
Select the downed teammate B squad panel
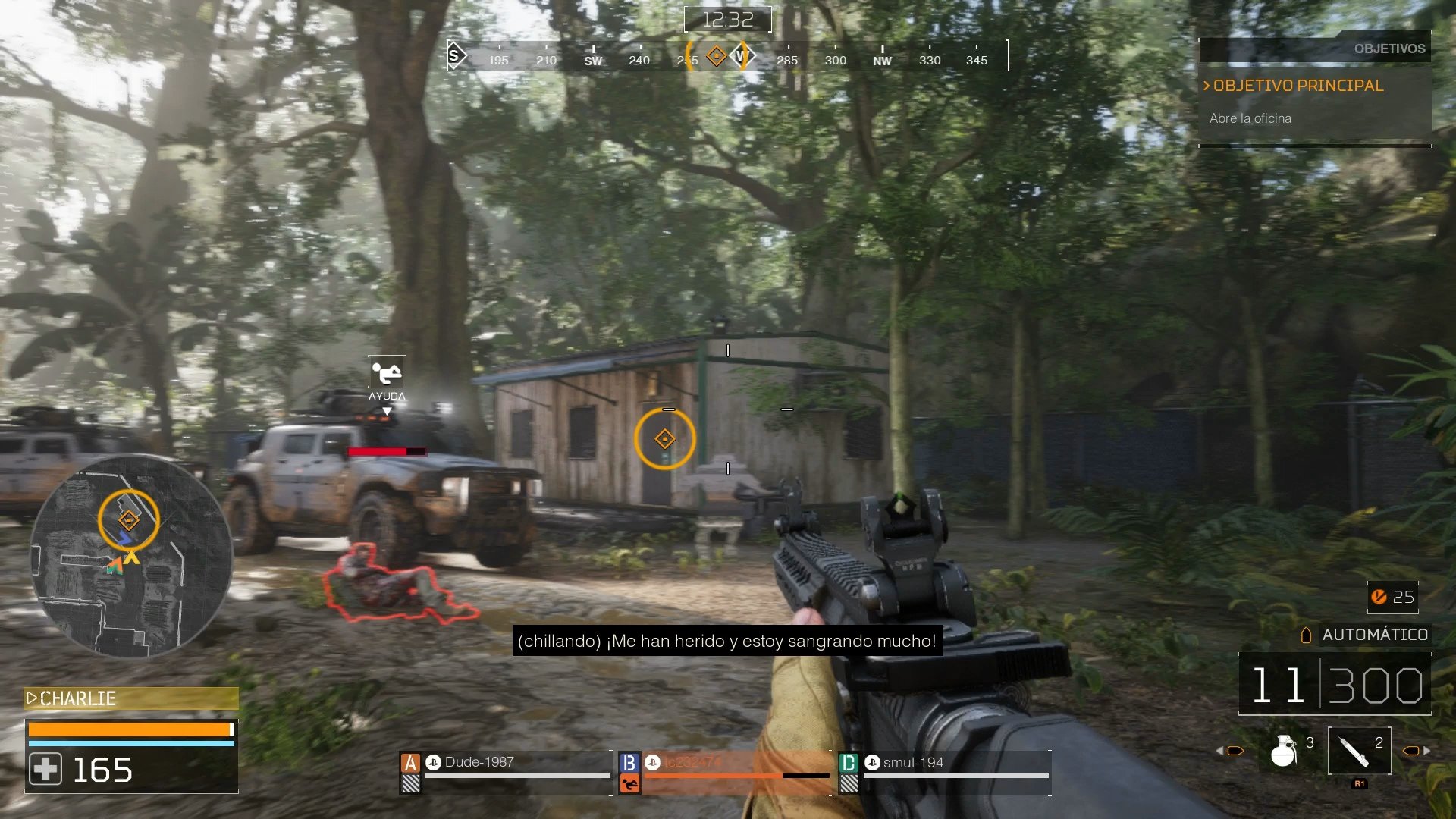(x=725, y=771)
